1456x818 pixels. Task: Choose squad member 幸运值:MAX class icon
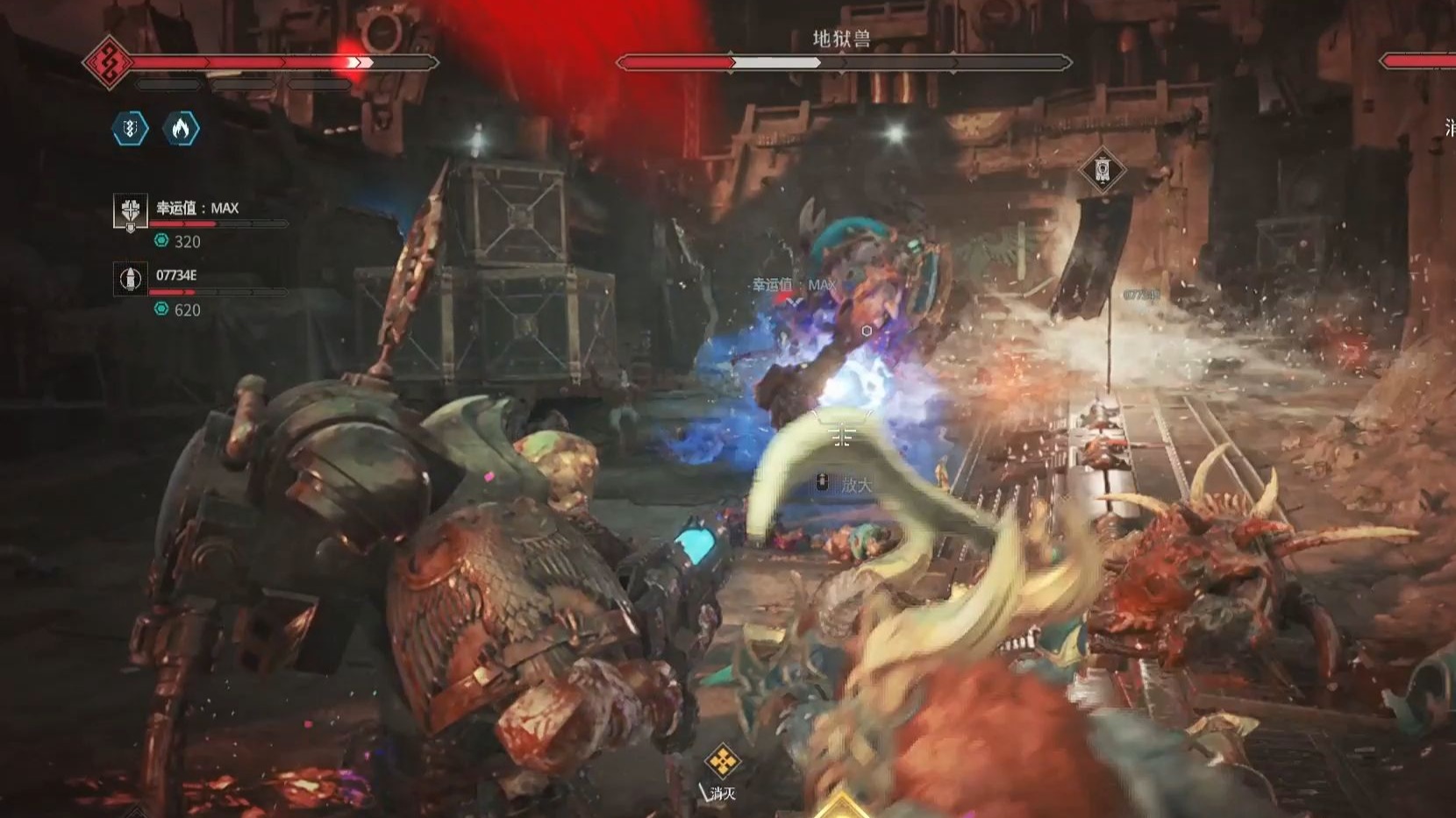pos(131,211)
